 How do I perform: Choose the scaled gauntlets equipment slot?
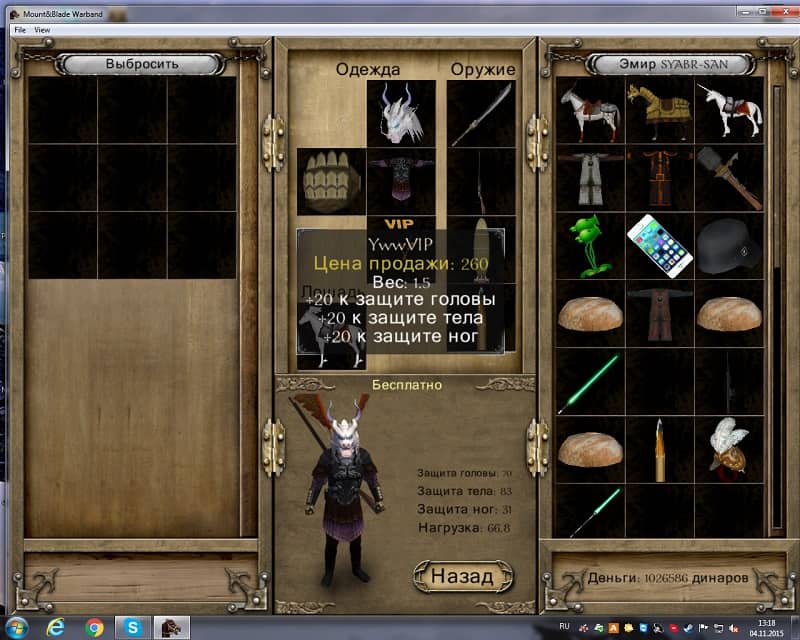[x=331, y=182]
